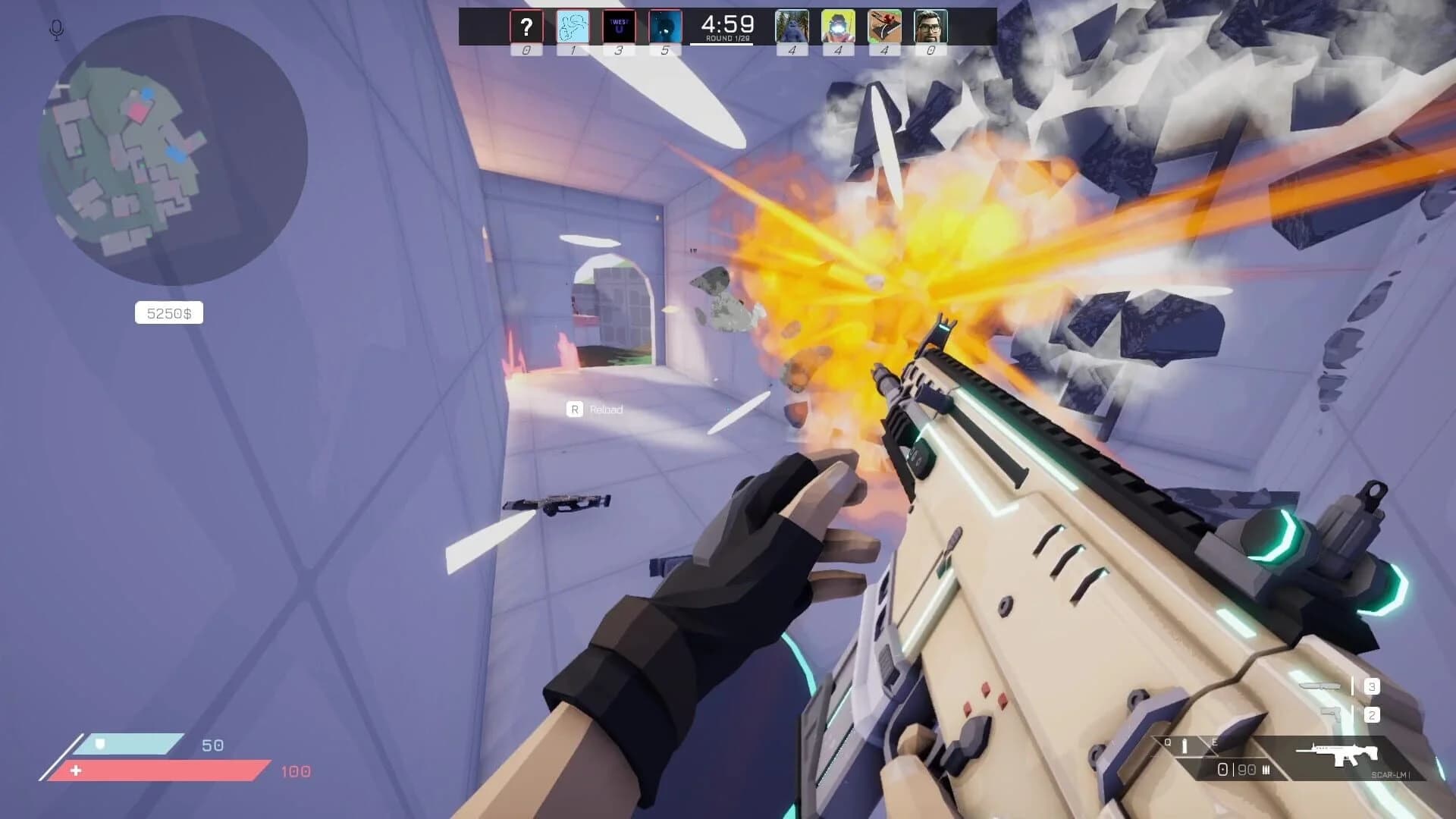Select the knife in weapon slot 3
Viewport: 1456px width, 819px height.
tap(1319, 686)
